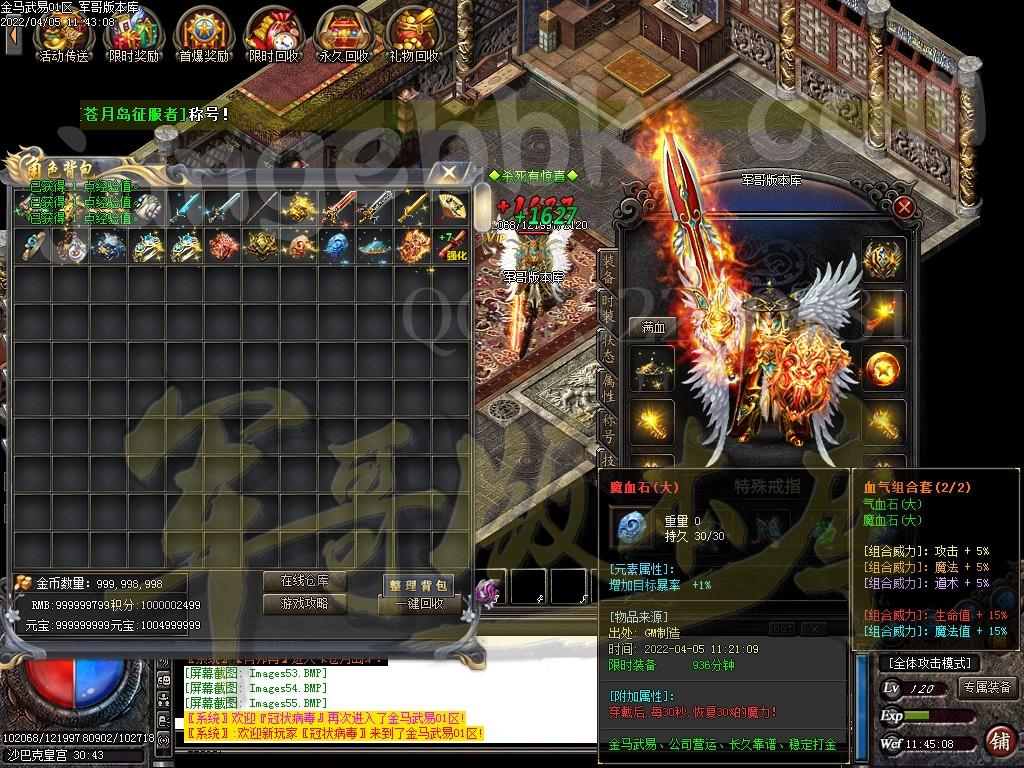Switch to the 属性 attributes tab

click(x=608, y=386)
